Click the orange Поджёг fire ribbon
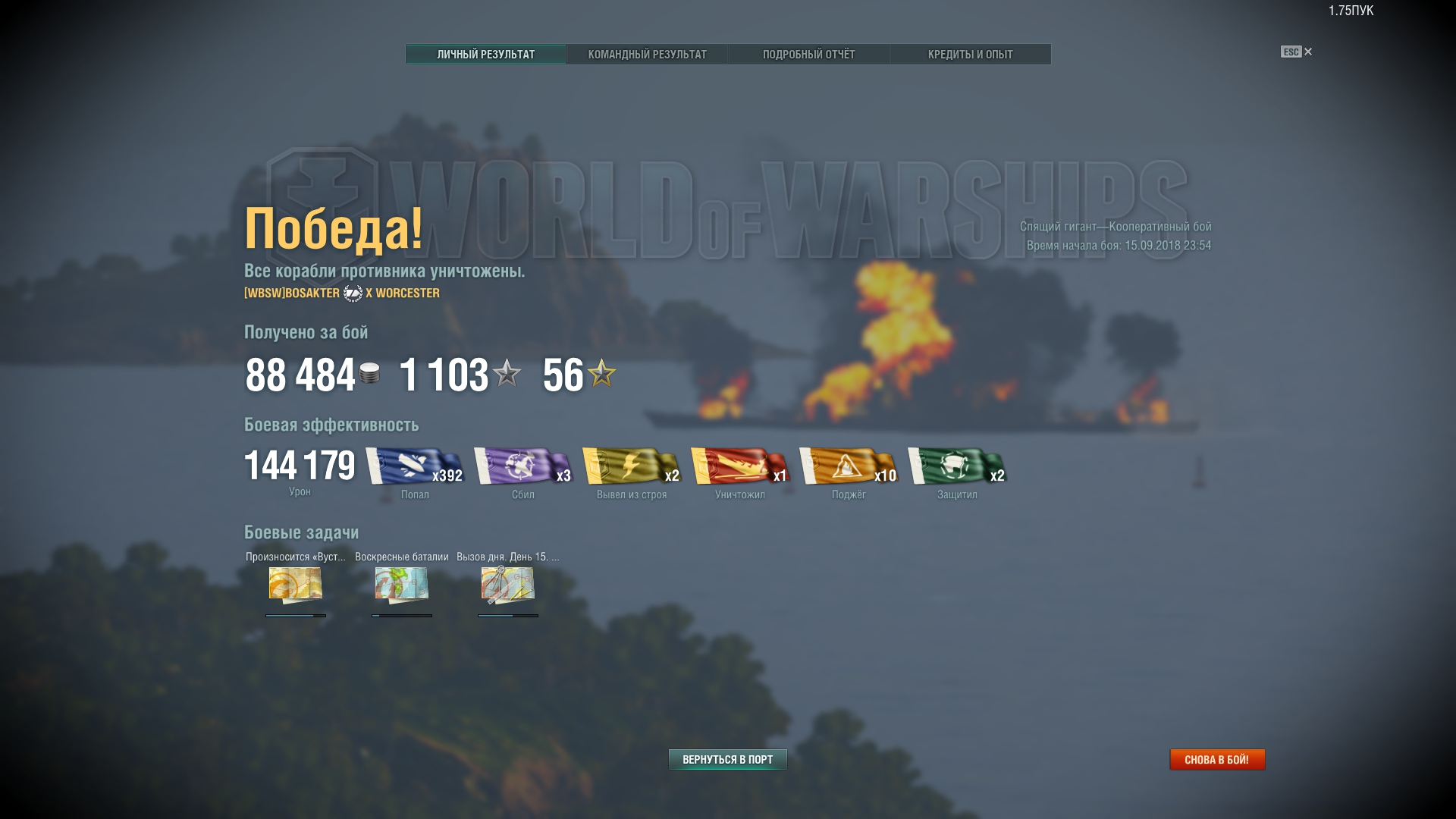1456x819 pixels. [848, 466]
